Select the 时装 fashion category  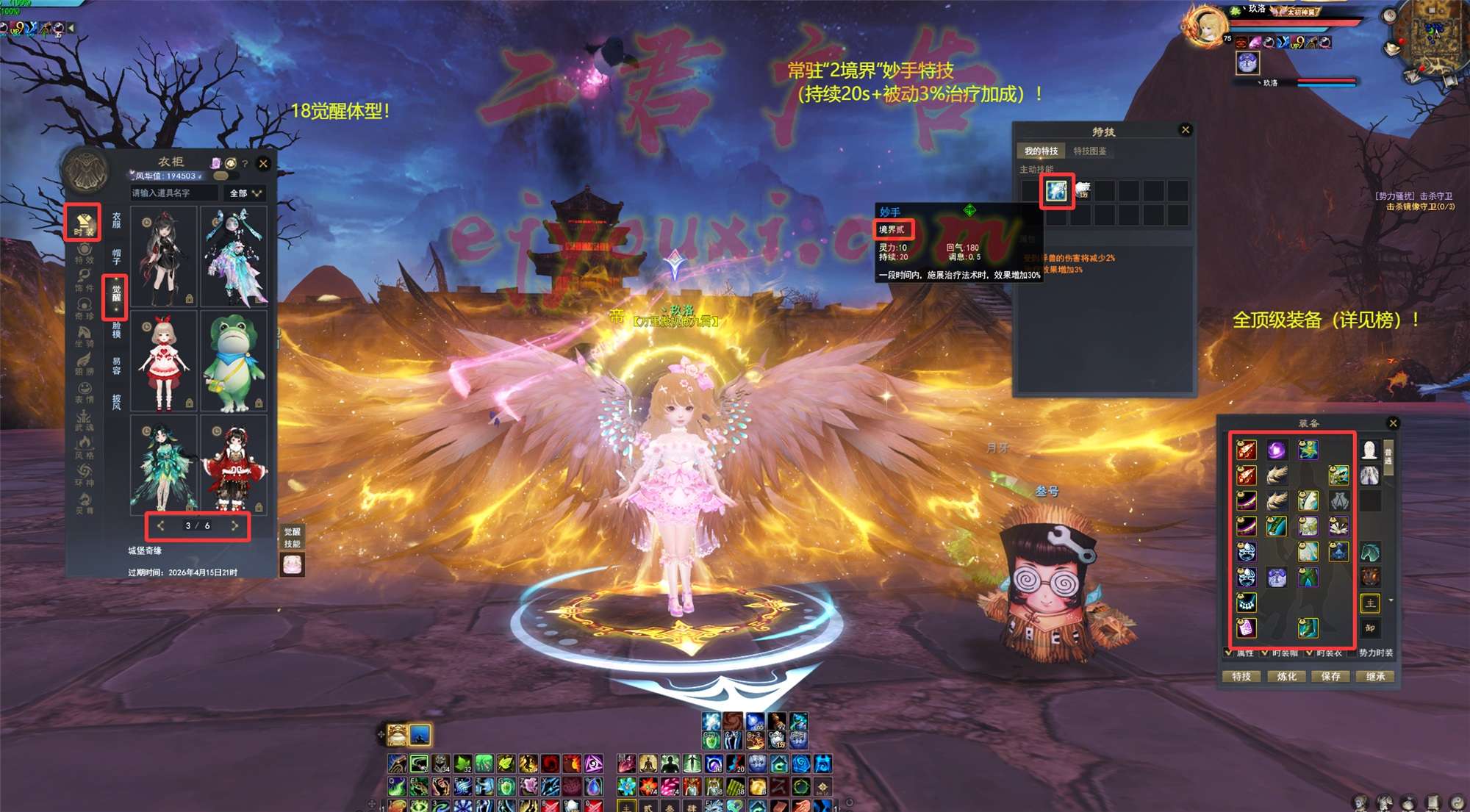click(x=84, y=223)
